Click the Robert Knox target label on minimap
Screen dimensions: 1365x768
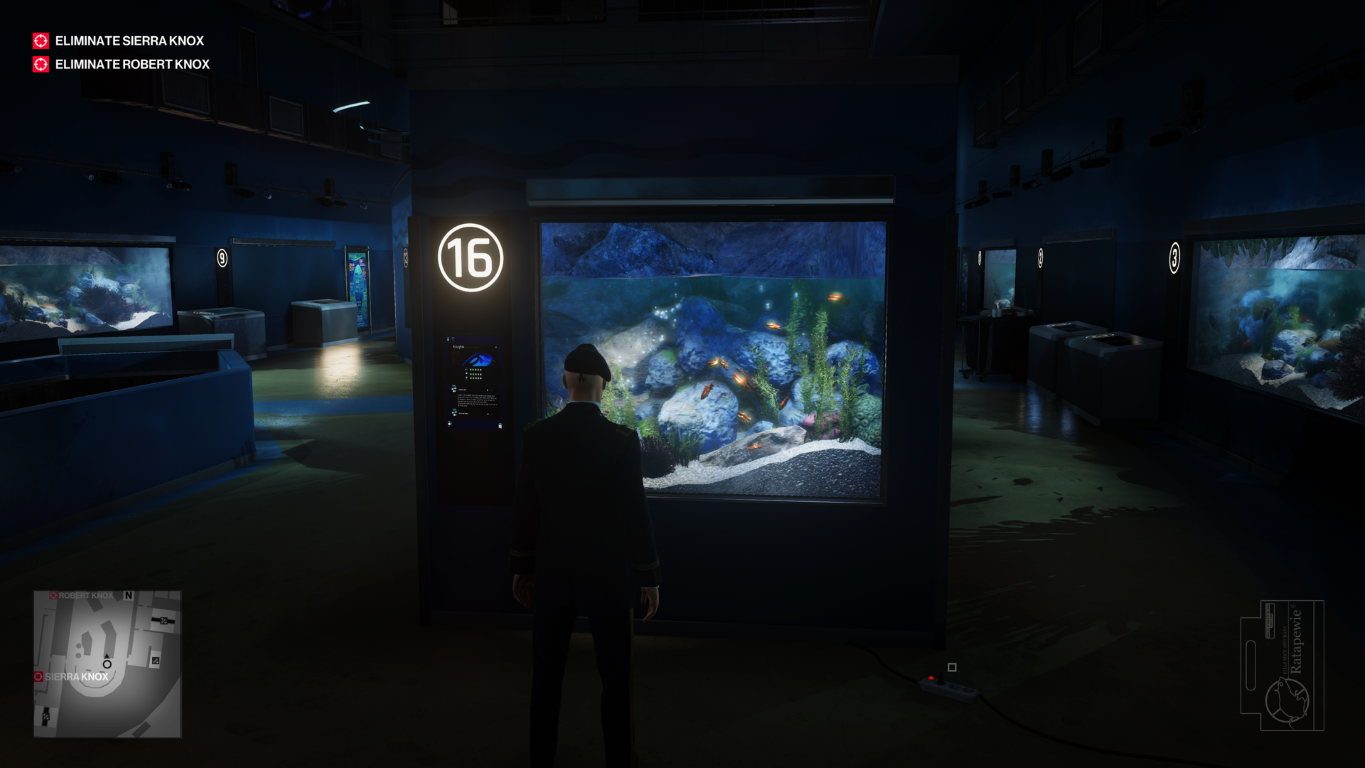click(85, 596)
